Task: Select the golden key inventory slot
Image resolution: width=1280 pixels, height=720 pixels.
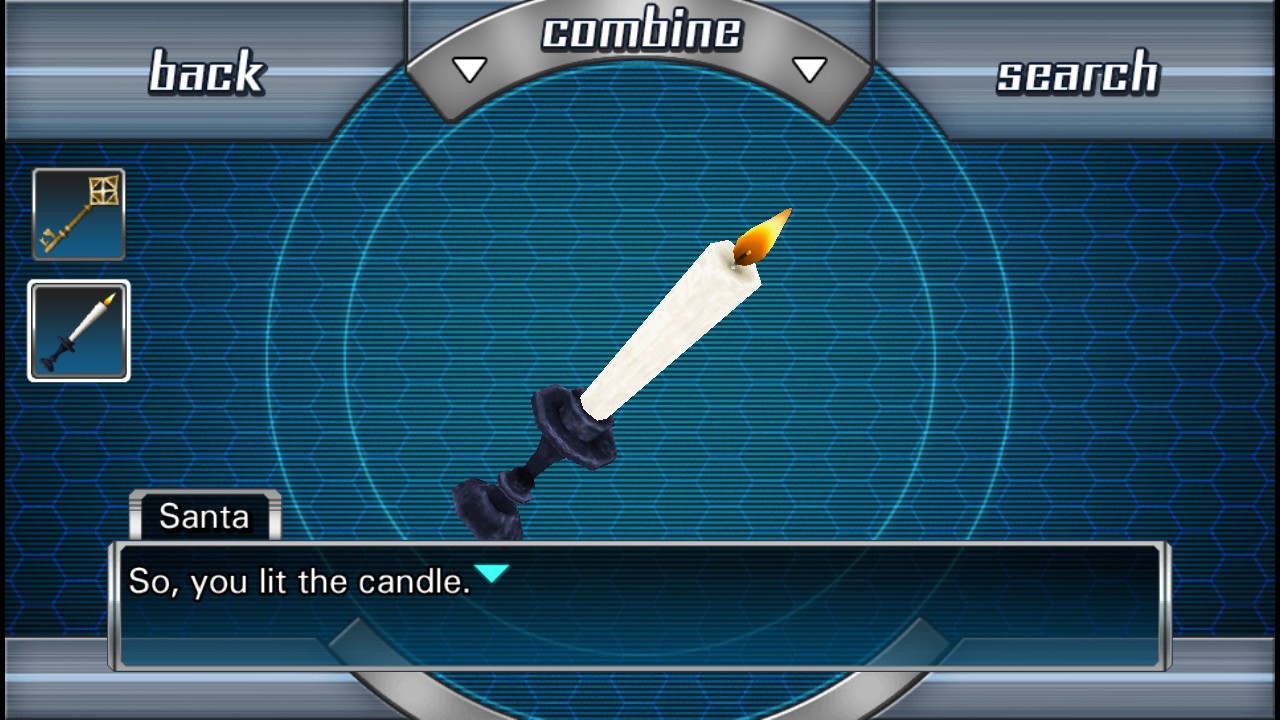Action: click(x=79, y=214)
